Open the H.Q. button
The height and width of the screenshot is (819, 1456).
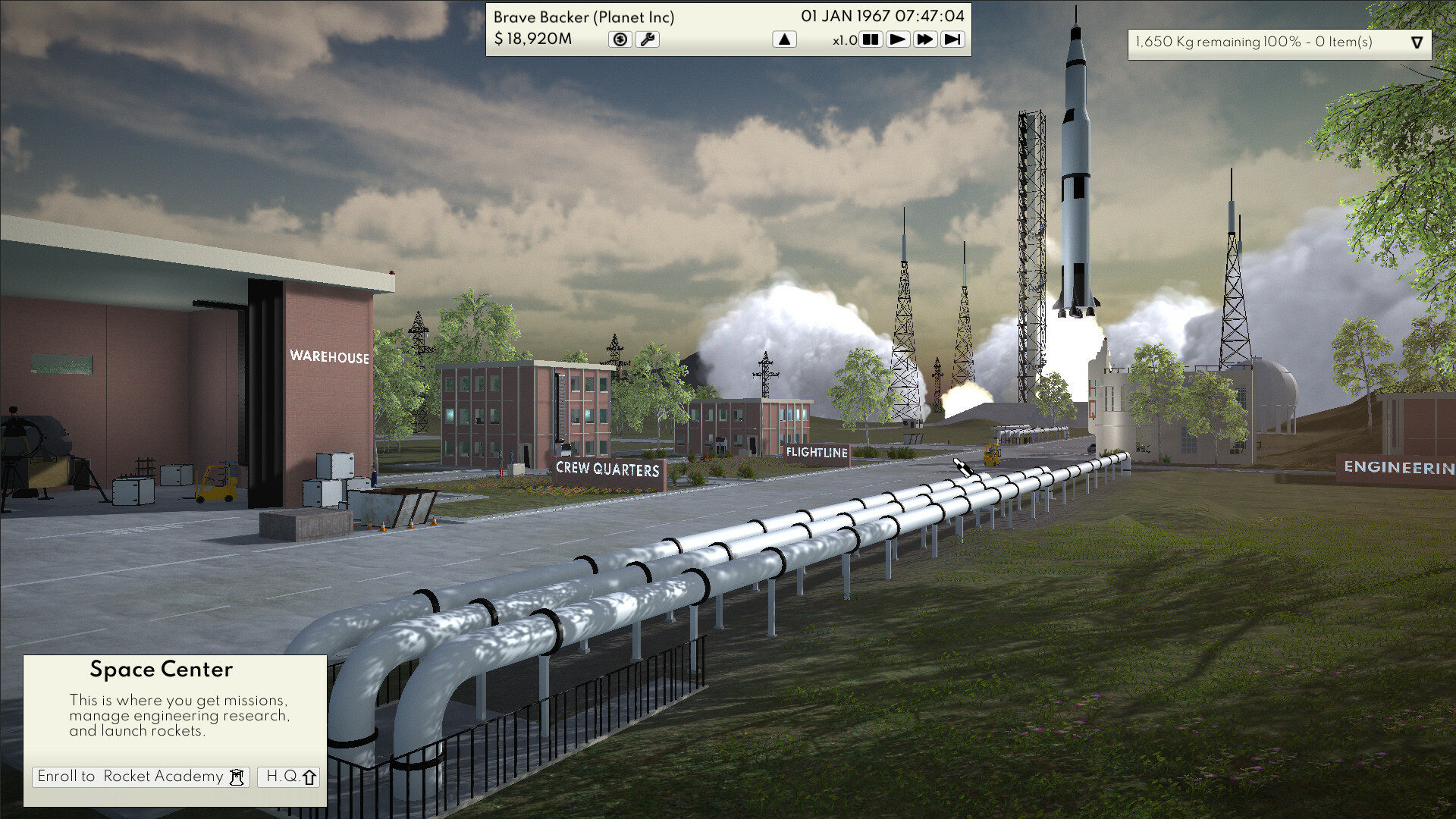tap(289, 777)
